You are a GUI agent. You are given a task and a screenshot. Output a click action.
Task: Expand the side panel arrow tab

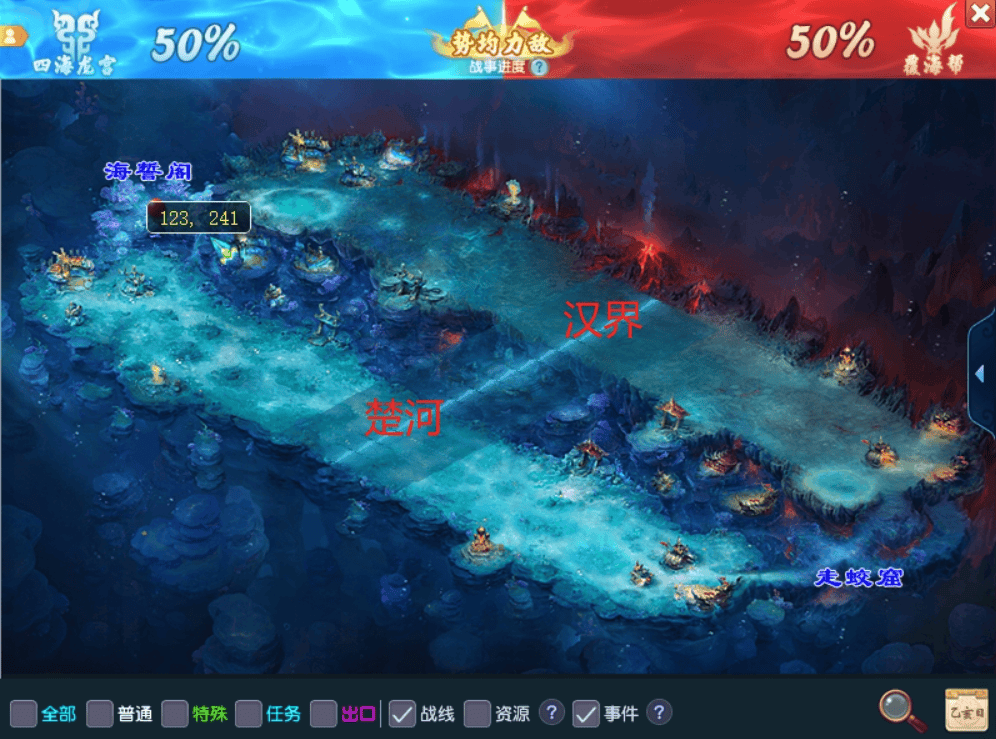pos(981,373)
